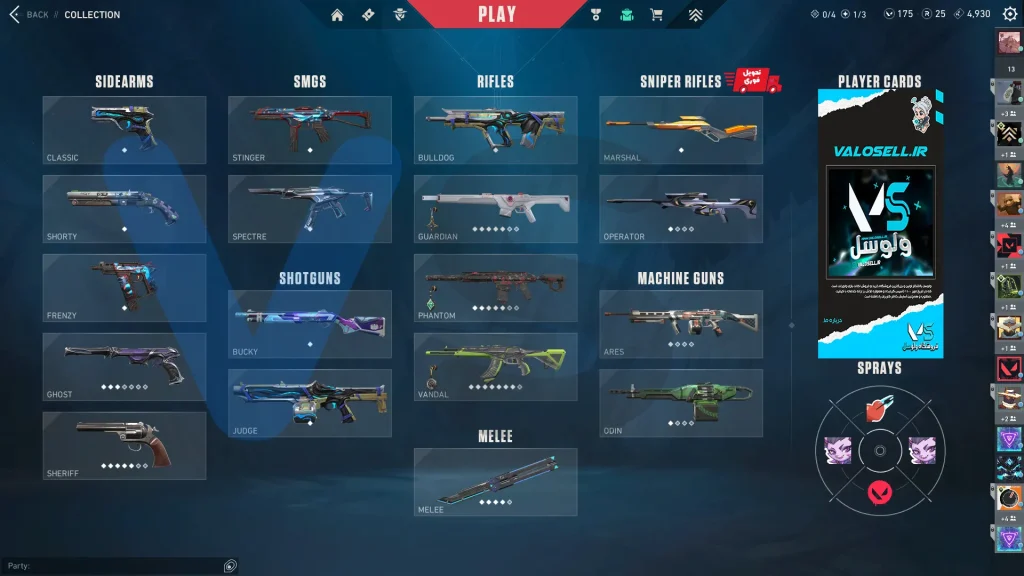Select the Phantom rifle slot
The height and width of the screenshot is (576, 1024).
tap(495, 287)
